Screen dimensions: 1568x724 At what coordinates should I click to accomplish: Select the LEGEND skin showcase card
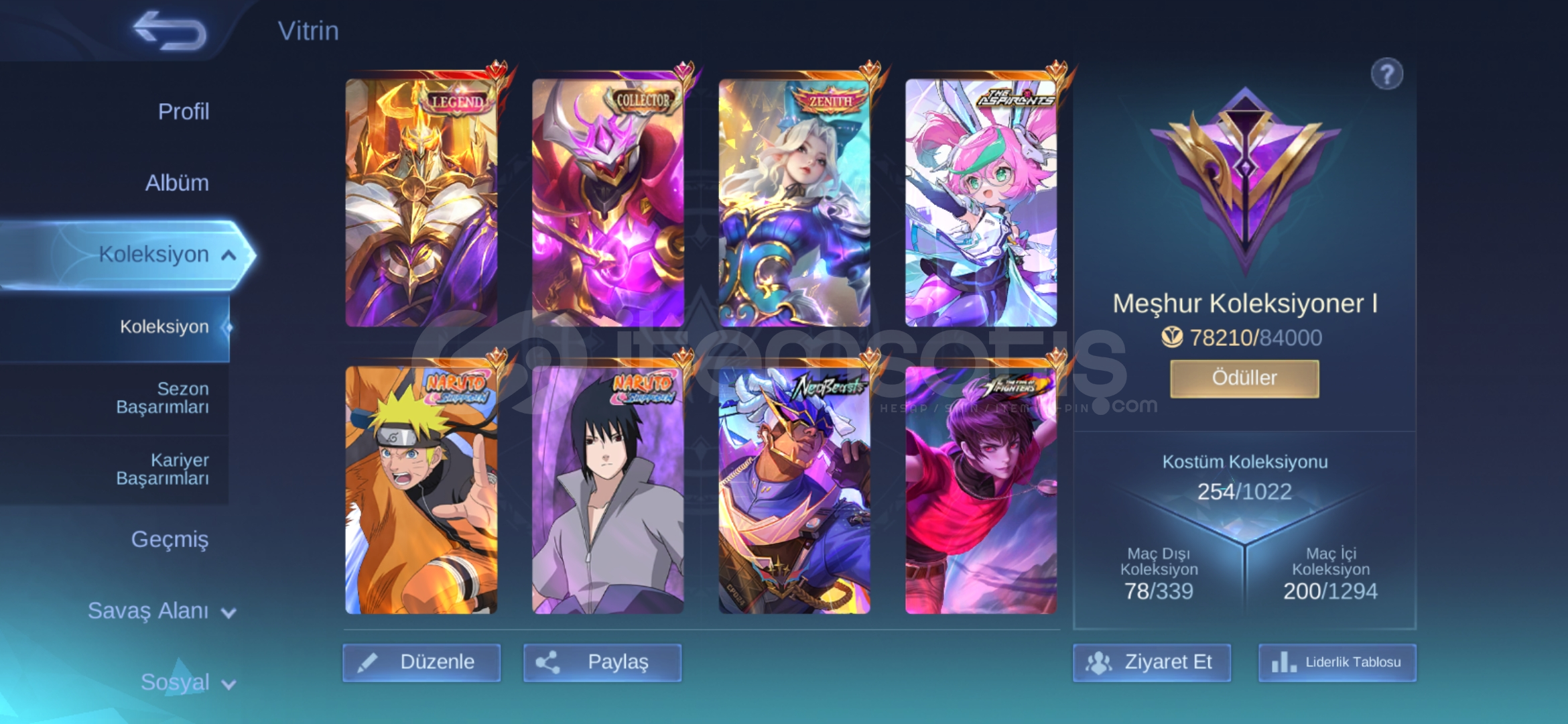[x=422, y=201]
